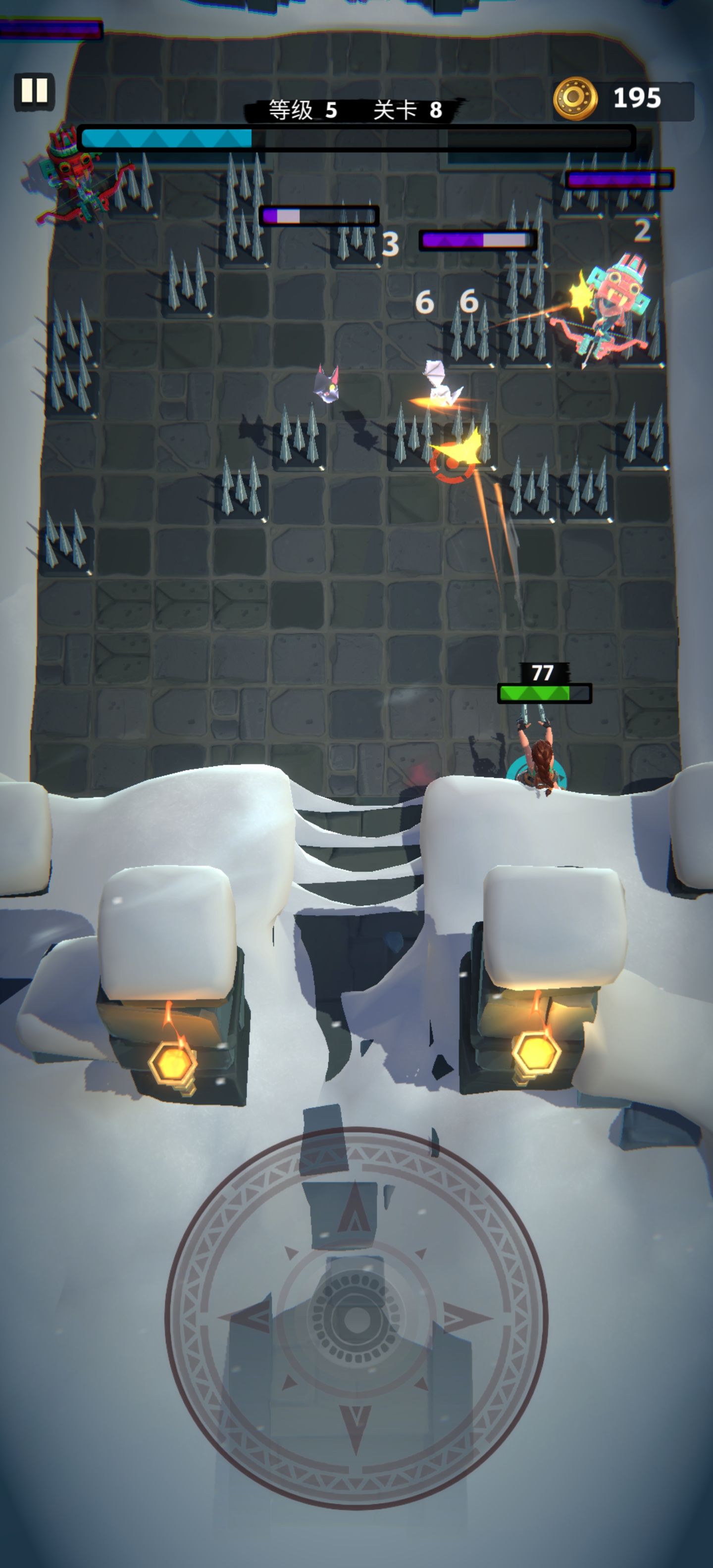
Task: Tap the gold coin currency icon
Action: point(575,98)
